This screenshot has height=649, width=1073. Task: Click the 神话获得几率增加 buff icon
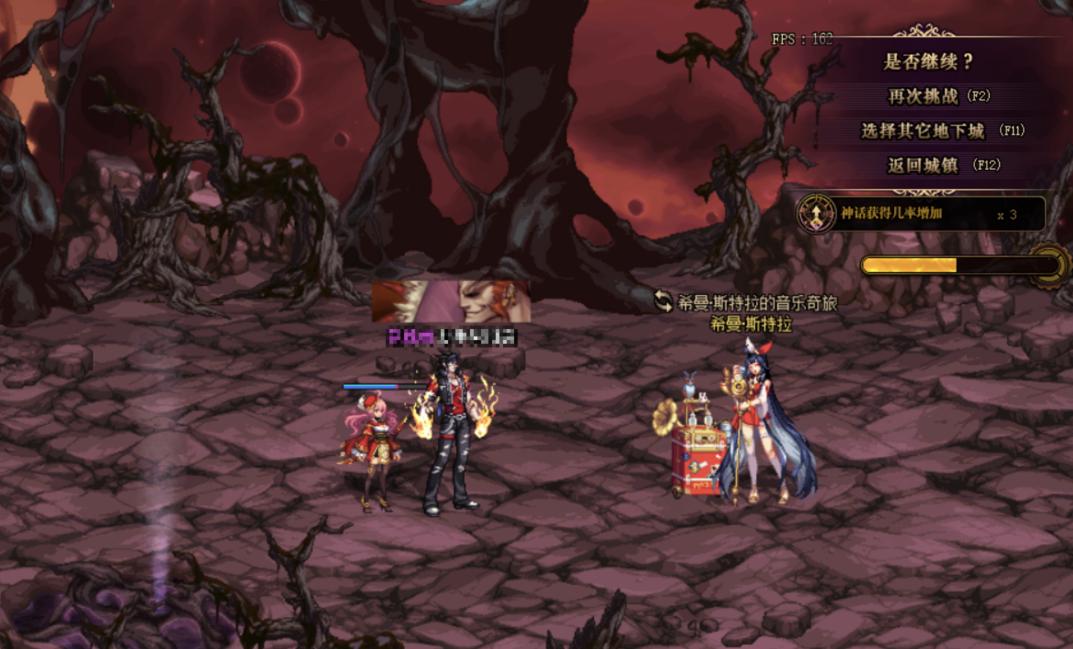click(x=816, y=213)
